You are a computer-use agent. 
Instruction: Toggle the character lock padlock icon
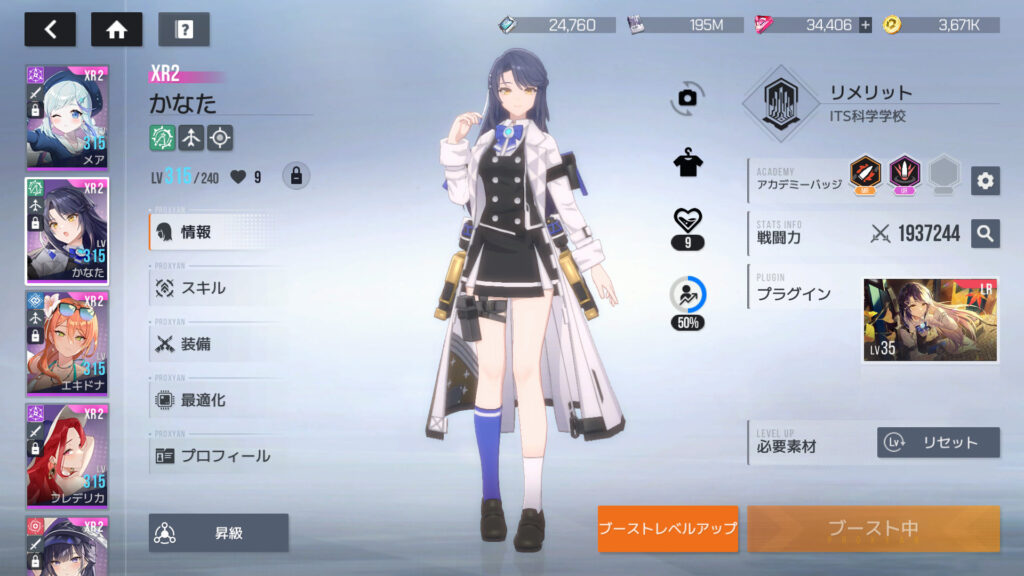click(295, 176)
